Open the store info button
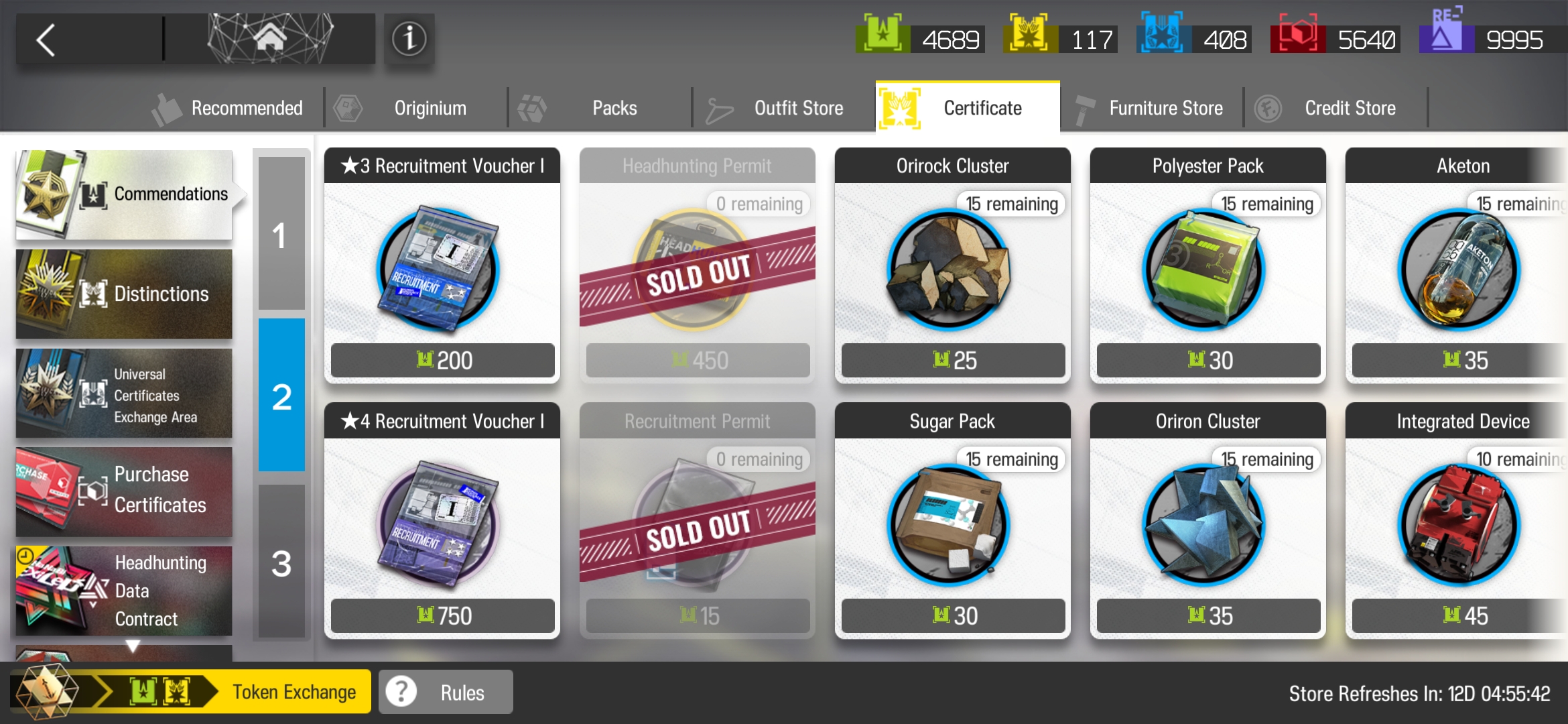This screenshot has width=1568, height=724. (x=409, y=39)
